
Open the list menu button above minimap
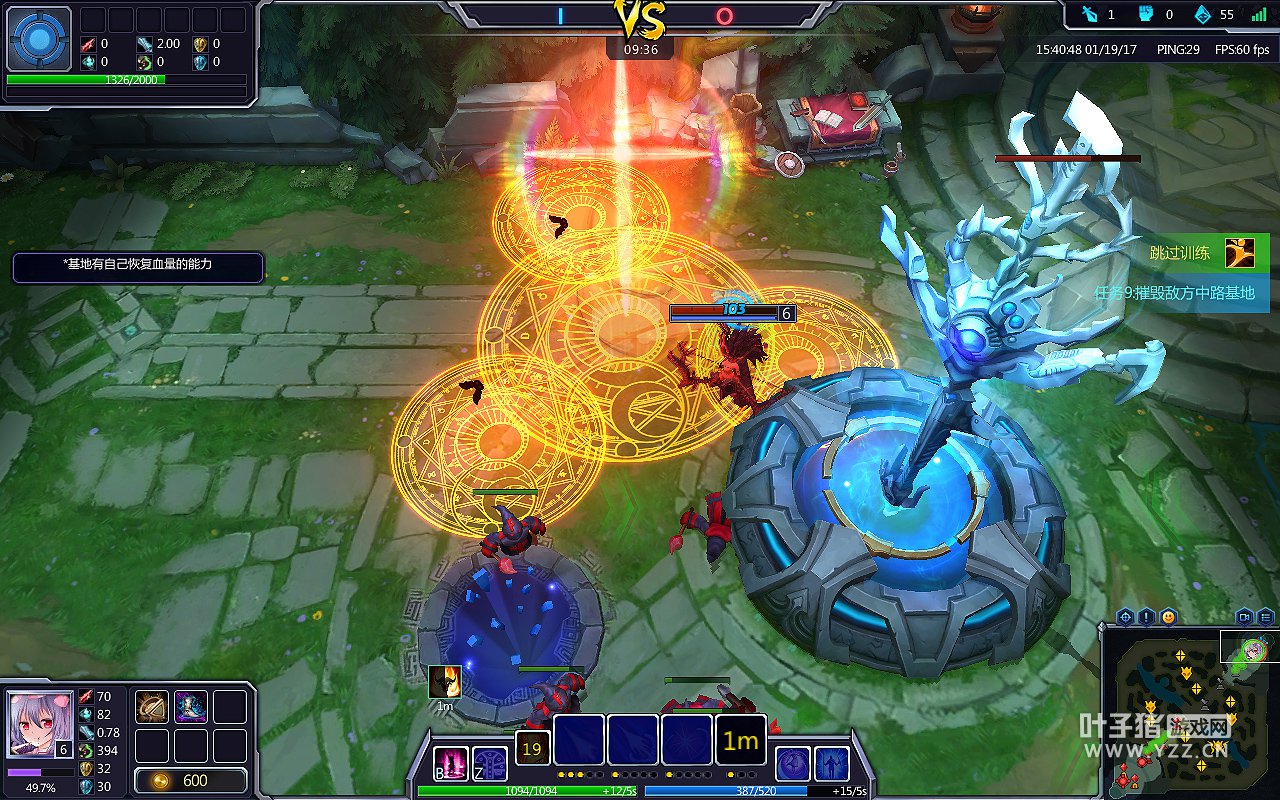tap(1266, 616)
